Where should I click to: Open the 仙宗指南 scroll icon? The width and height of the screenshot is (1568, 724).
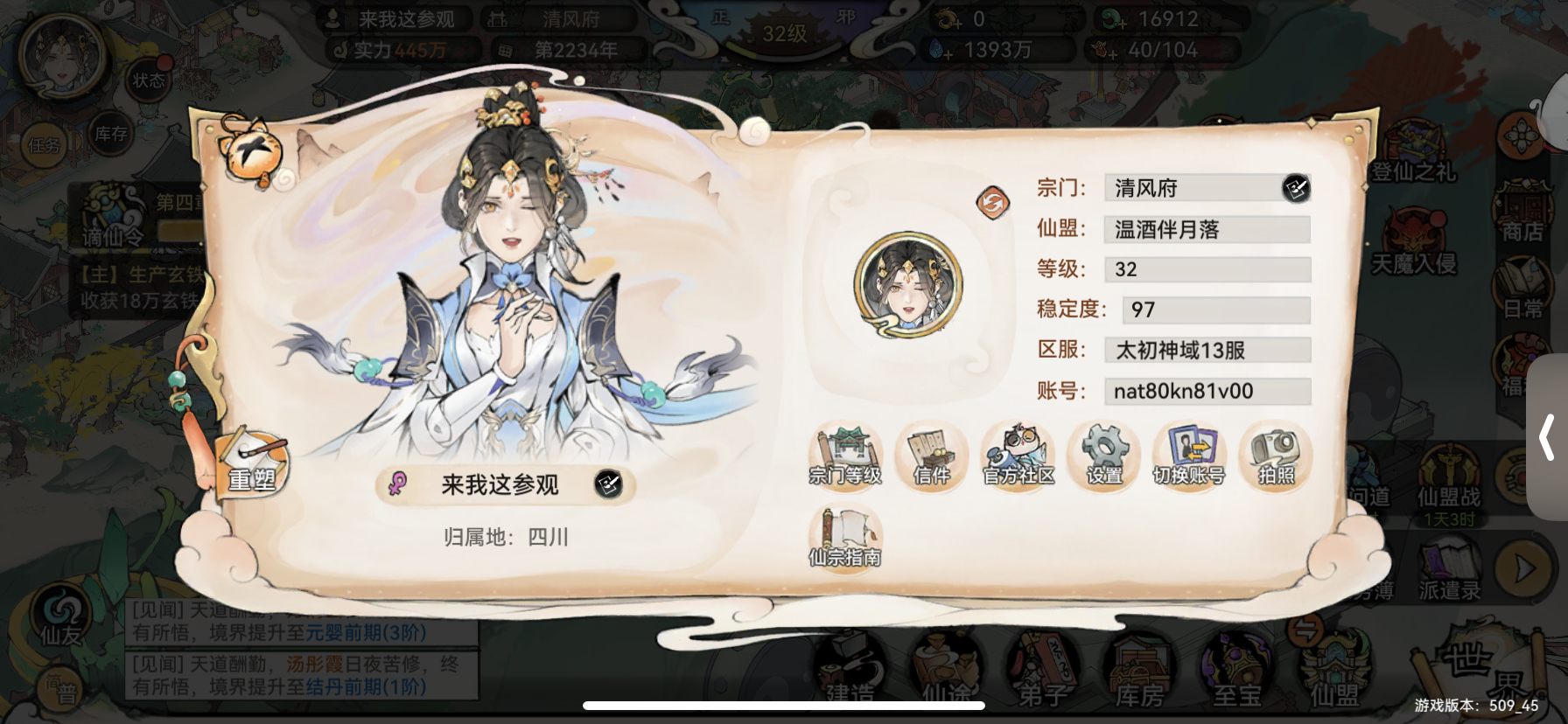[845, 538]
